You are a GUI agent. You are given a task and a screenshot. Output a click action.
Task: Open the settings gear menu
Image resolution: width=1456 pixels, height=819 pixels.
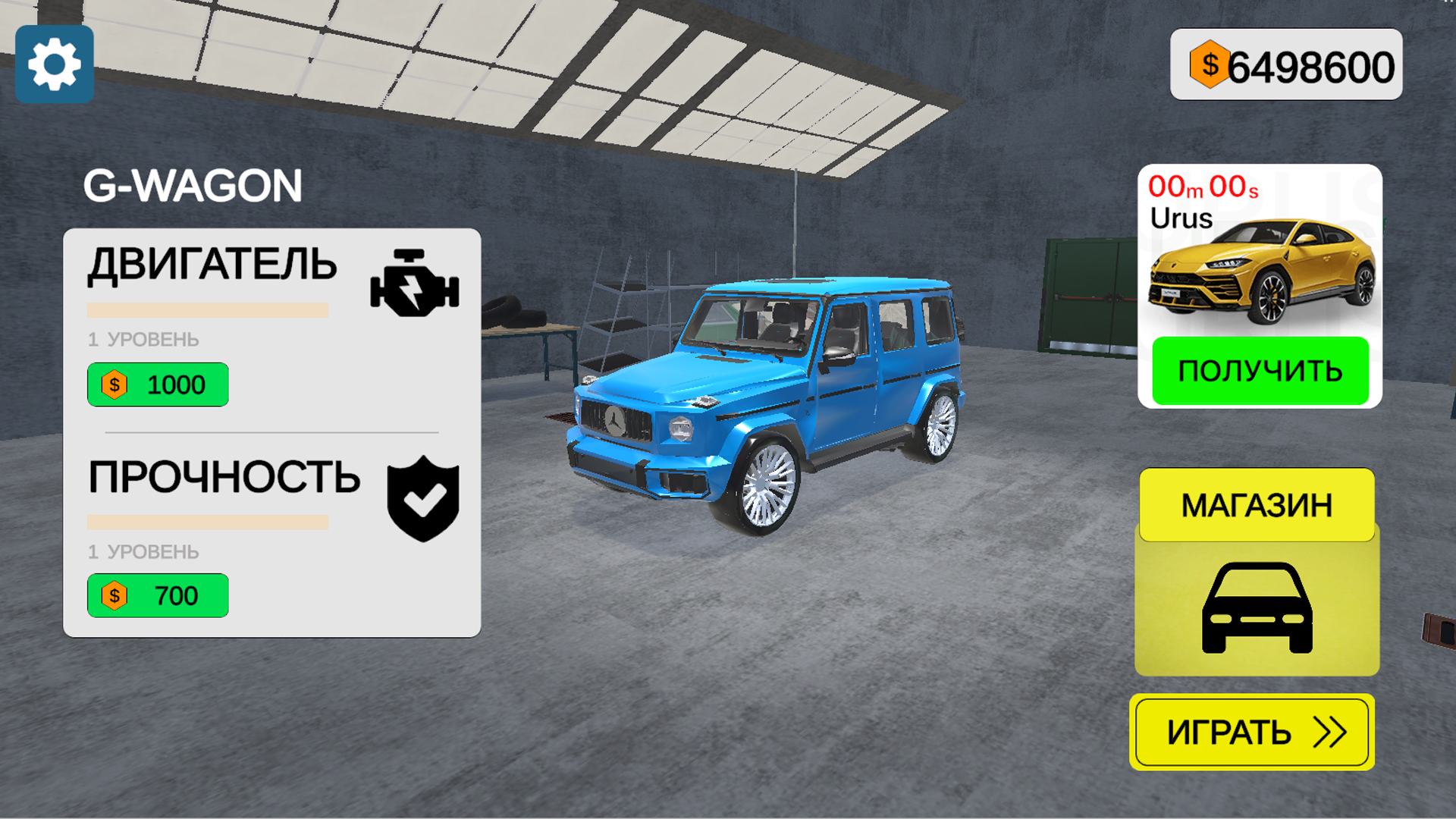coord(54,64)
